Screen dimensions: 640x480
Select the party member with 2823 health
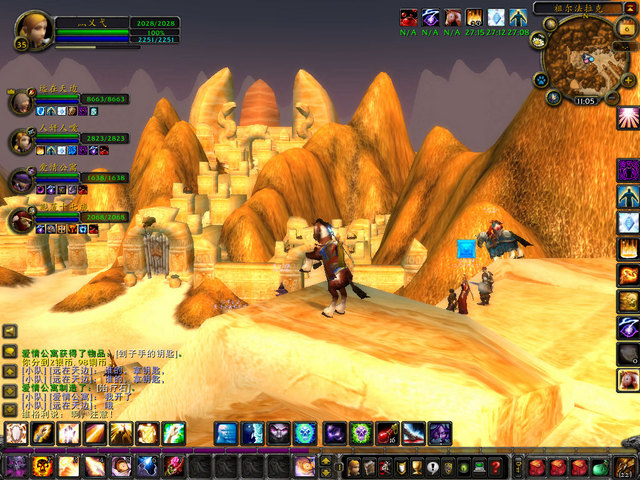point(21,139)
